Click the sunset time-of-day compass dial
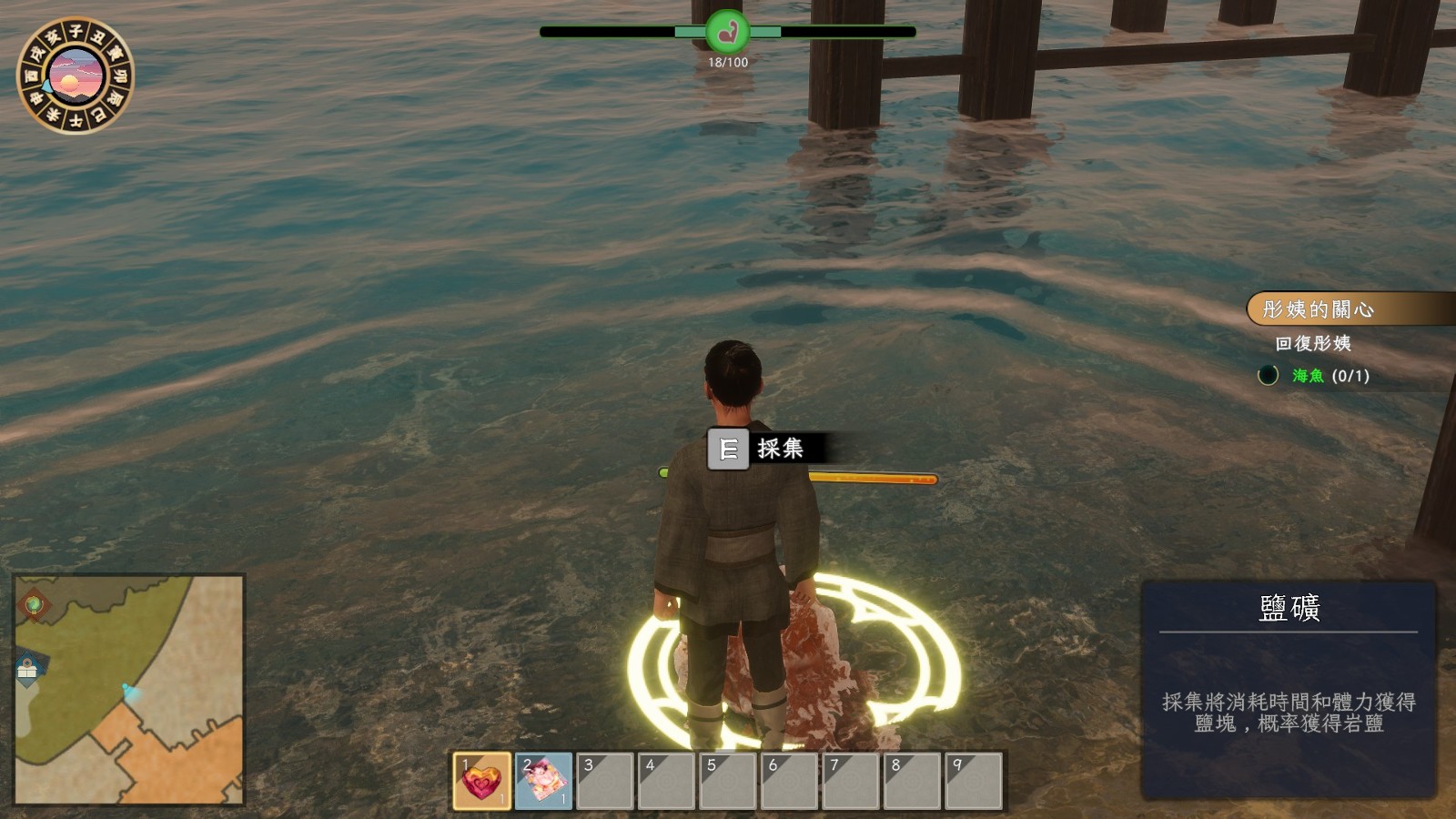The image size is (1456, 819). tap(76, 76)
